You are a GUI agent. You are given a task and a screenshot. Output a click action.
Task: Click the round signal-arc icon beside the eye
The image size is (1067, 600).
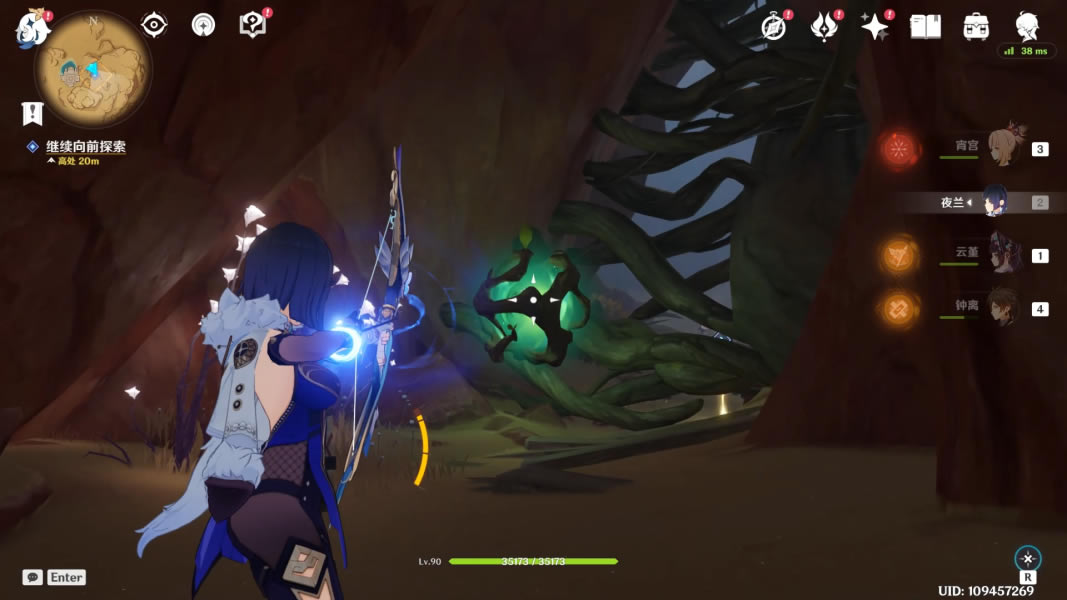click(x=203, y=25)
